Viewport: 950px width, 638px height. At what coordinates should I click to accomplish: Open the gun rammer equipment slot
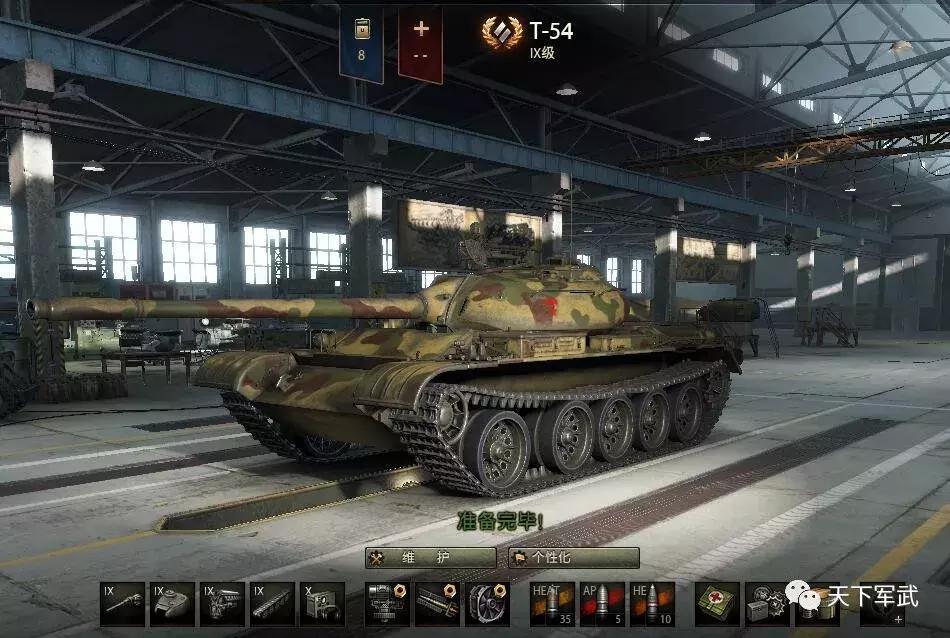pyautogui.click(x=437, y=604)
